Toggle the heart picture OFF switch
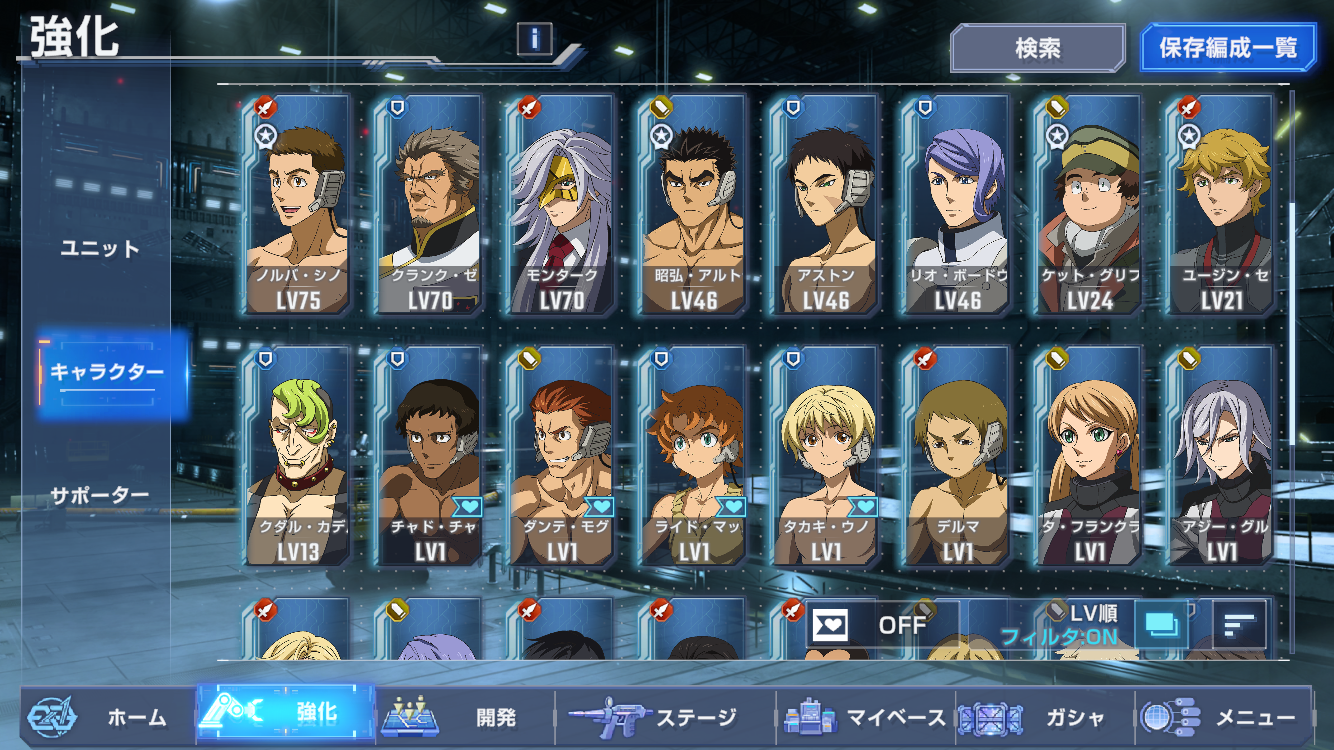This screenshot has width=1334, height=750. point(870,625)
